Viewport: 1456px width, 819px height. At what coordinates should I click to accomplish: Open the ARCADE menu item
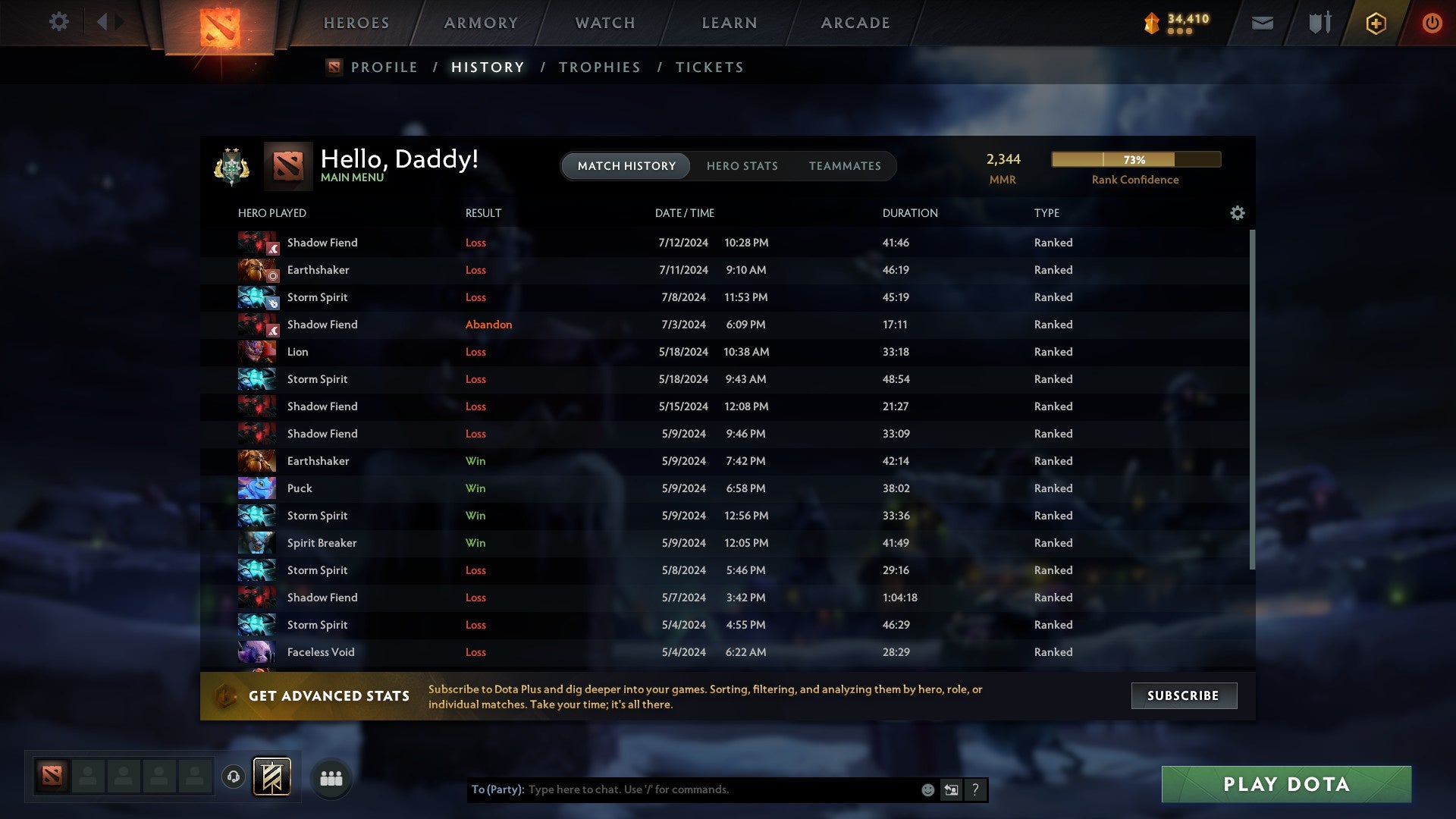point(854,23)
